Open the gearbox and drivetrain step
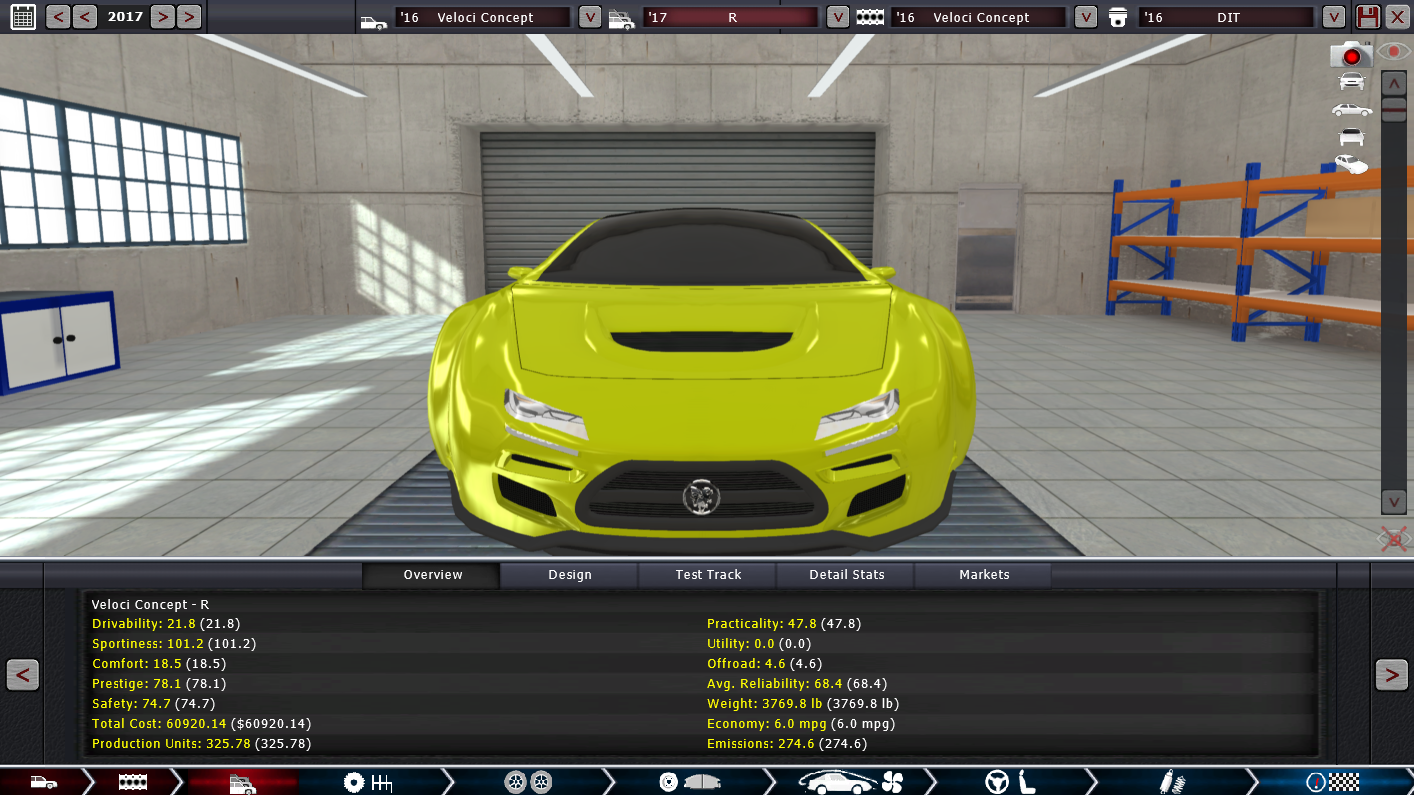1414x795 pixels. click(x=368, y=782)
